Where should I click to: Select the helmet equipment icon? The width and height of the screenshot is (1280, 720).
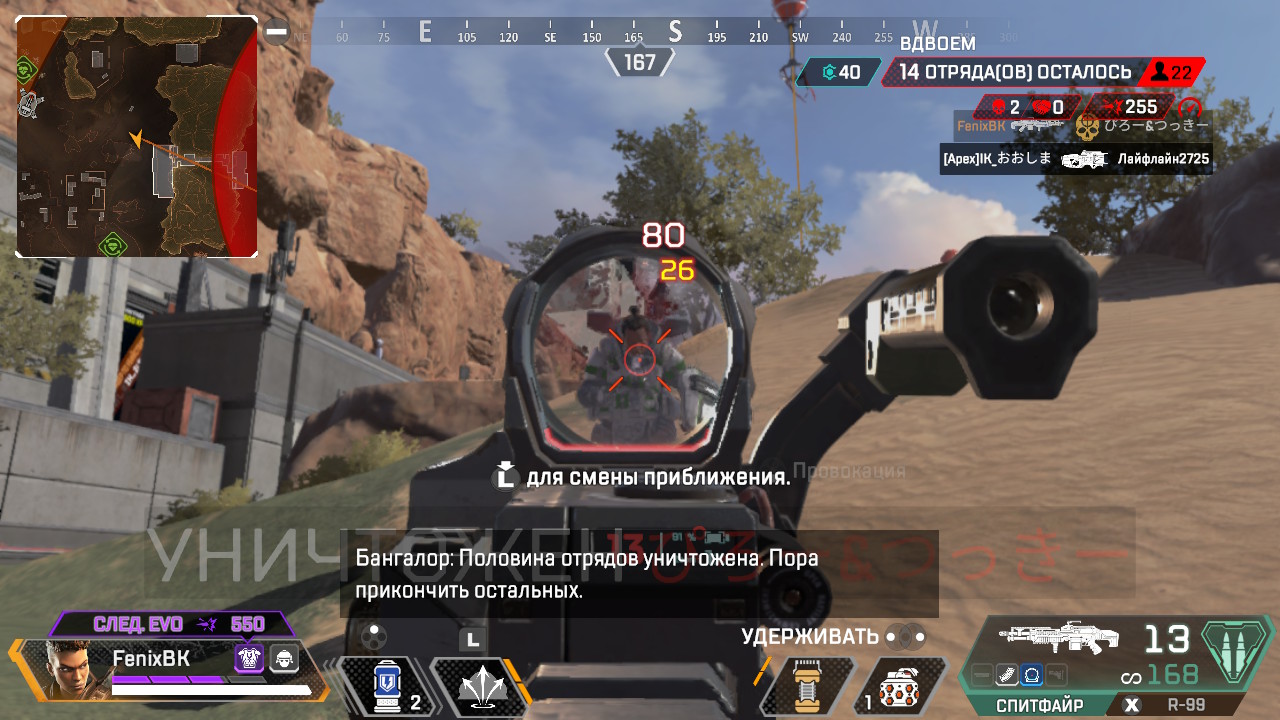coord(286,658)
